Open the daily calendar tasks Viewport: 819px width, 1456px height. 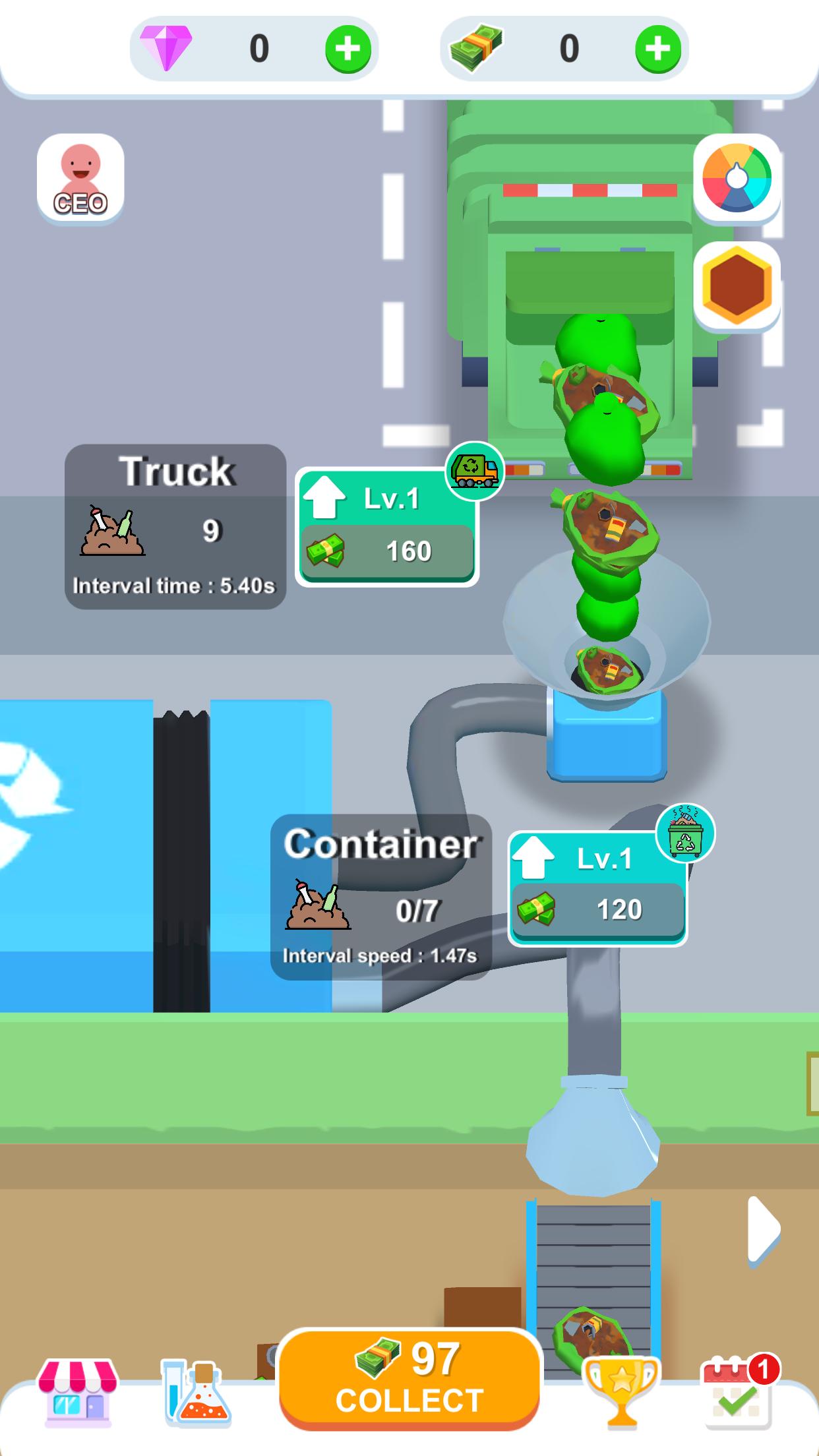(x=738, y=1391)
